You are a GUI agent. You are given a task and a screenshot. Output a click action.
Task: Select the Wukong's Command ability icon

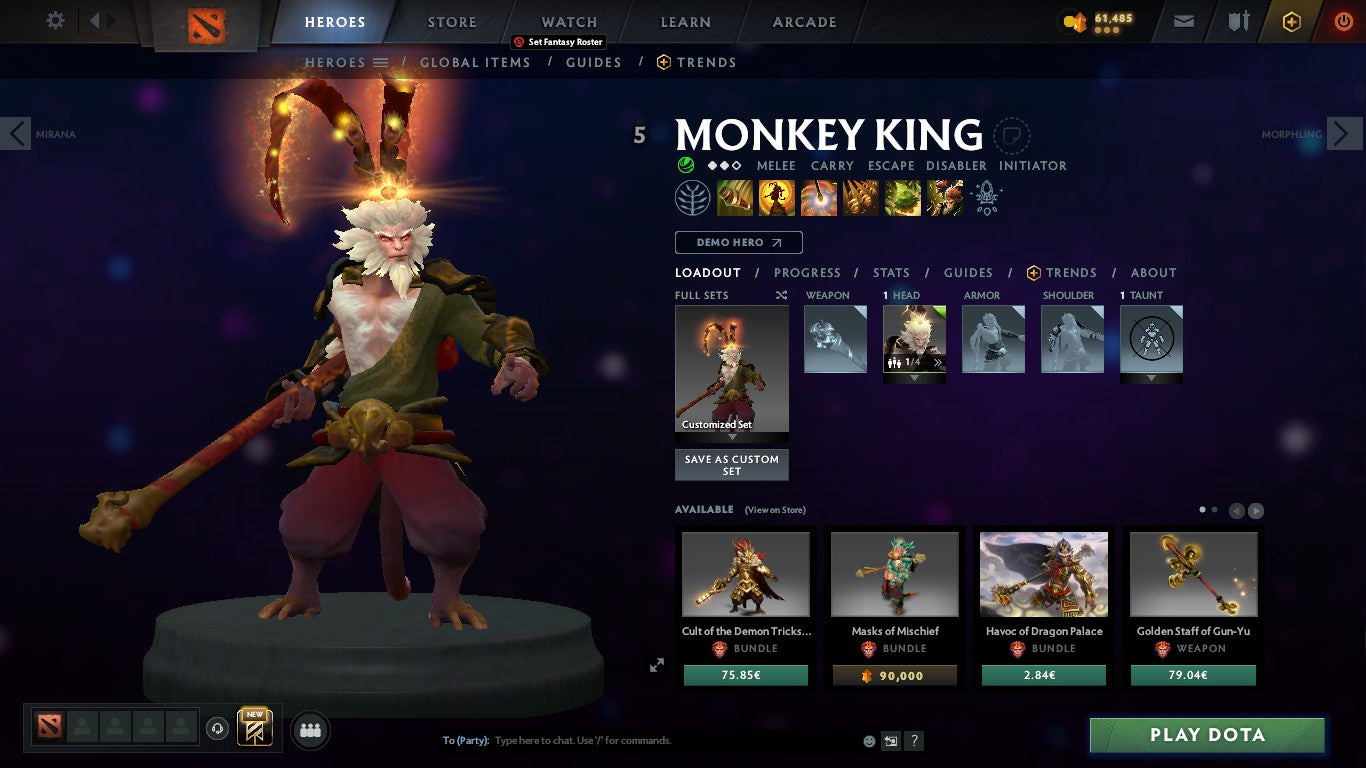click(x=944, y=197)
